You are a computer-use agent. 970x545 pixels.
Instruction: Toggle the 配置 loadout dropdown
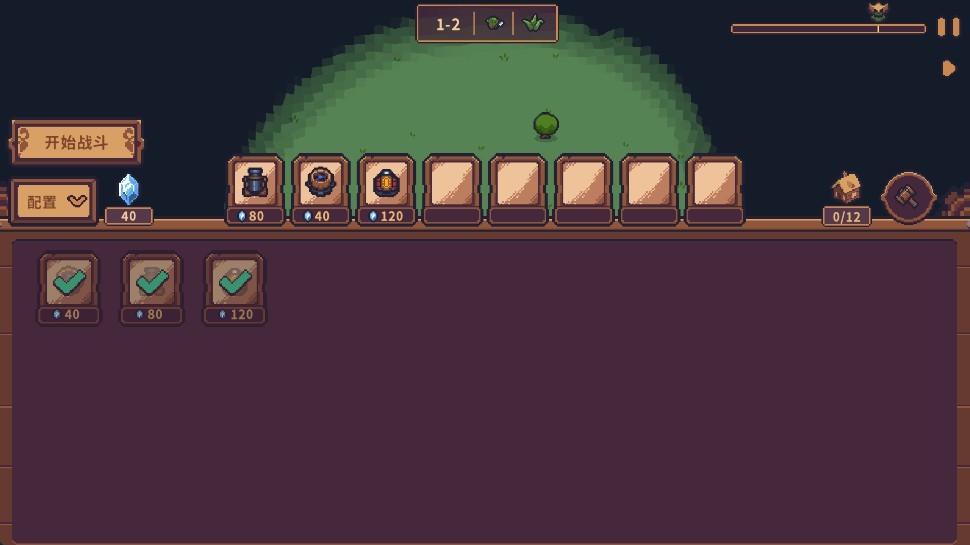point(54,201)
